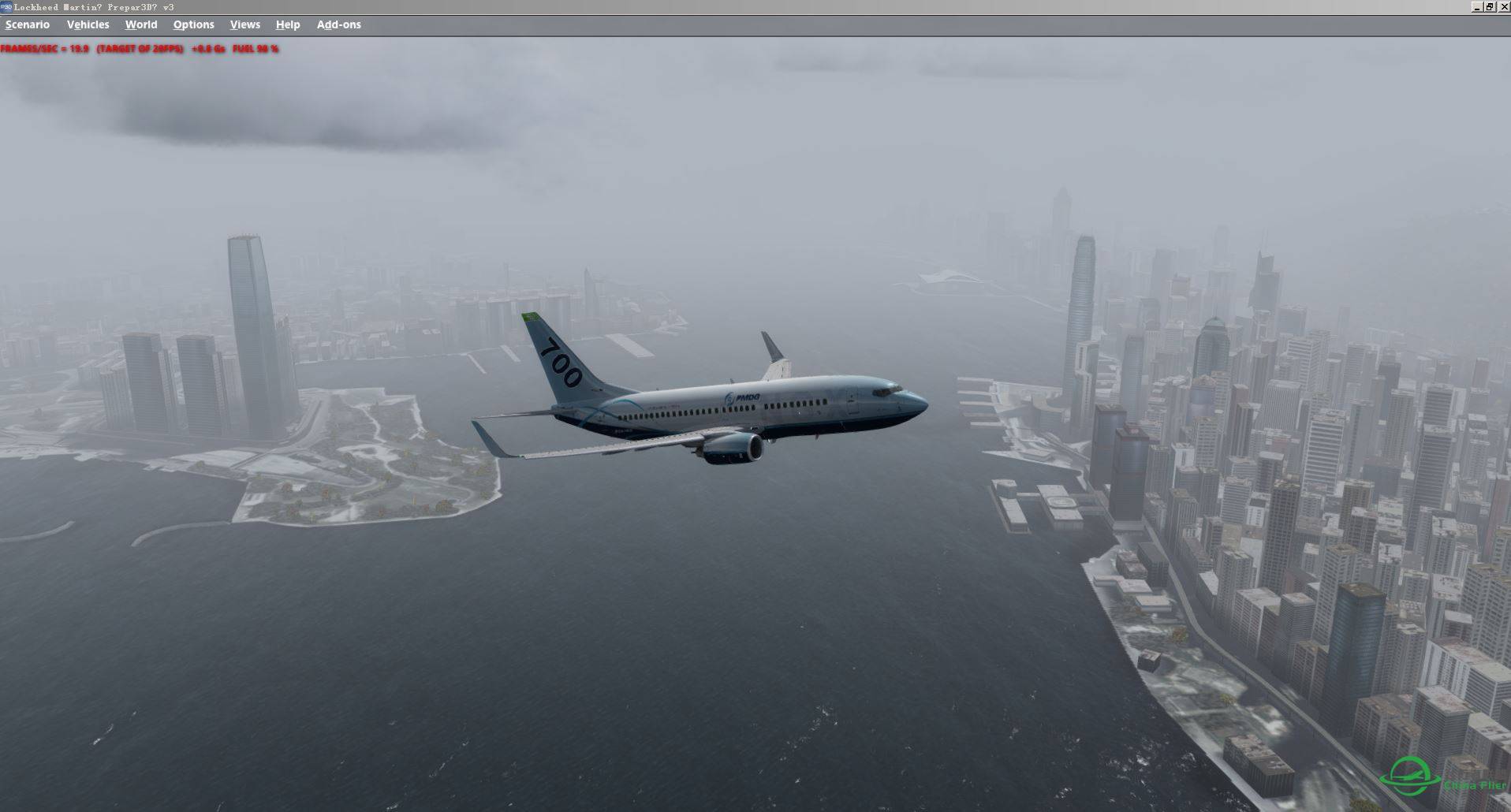The image size is (1511, 812).
Task: Open the World menu
Action: pos(141,24)
